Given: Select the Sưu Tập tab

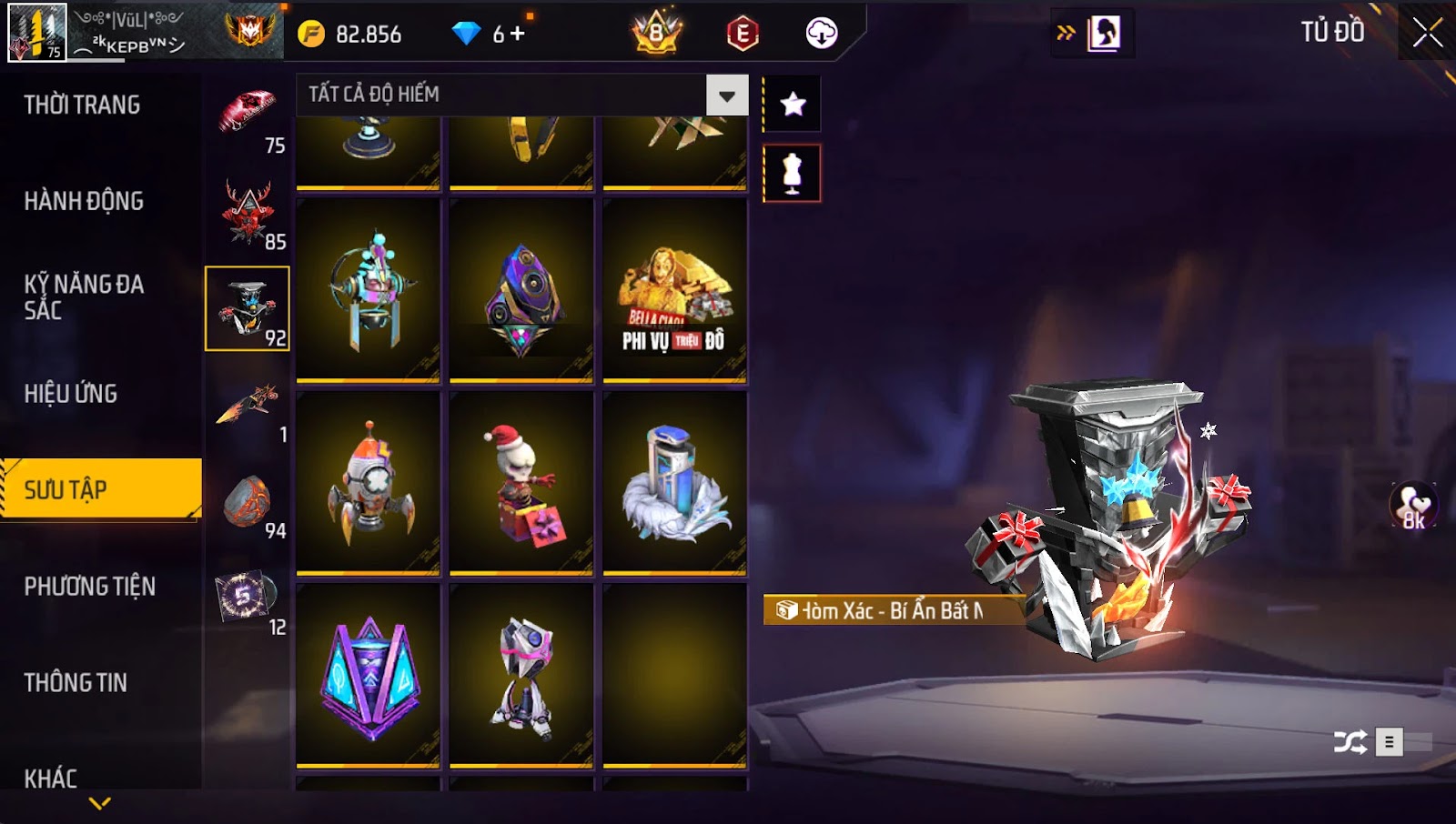Looking at the screenshot, I should coord(100,489).
